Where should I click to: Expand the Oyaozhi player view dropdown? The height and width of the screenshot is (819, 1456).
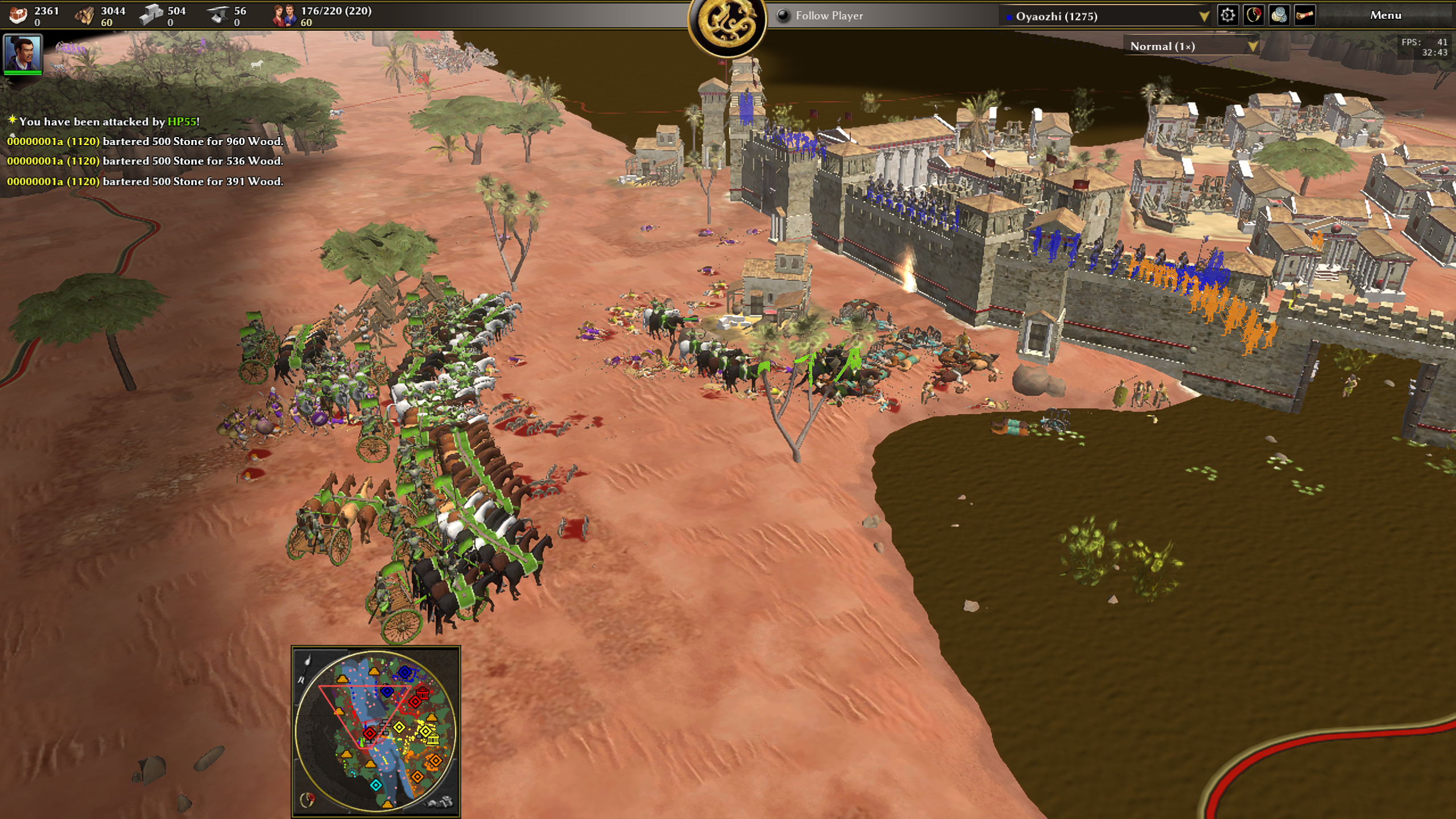click(x=1203, y=16)
